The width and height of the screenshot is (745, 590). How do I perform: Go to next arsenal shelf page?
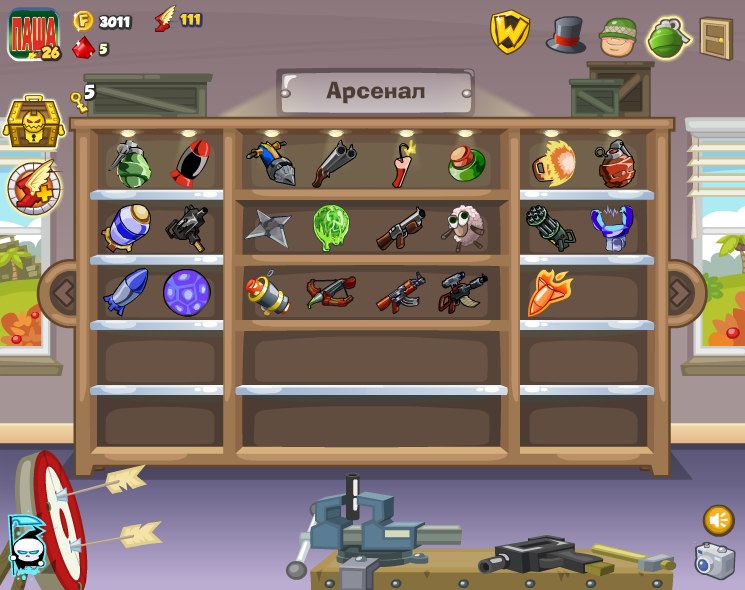coord(680,293)
